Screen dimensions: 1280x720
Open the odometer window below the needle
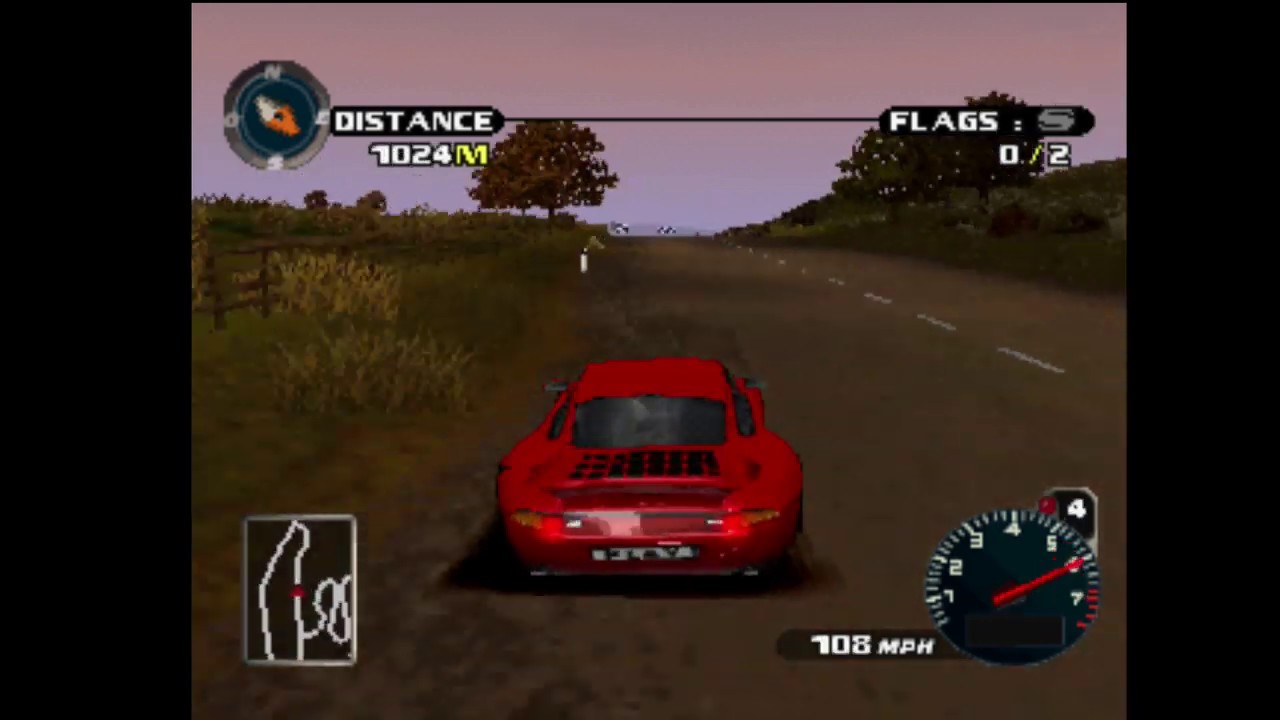(x=1015, y=630)
